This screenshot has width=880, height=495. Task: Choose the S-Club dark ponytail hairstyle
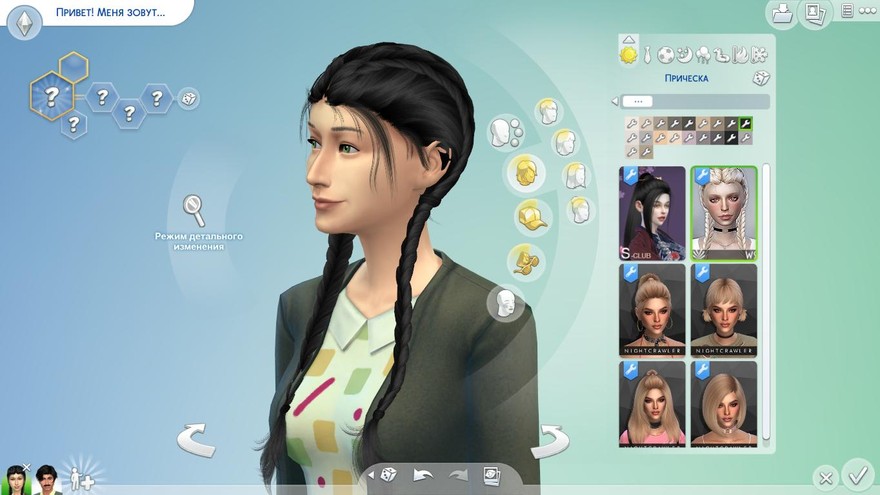pyautogui.click(x=653, y=213)
